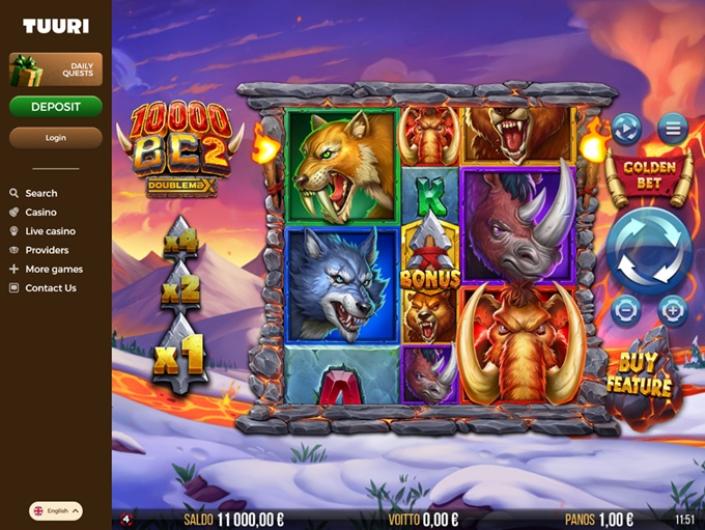The width and height of the screenshot is (705, 530).
Task: Open the Daily Quests banner
Action: coord(56,70)
